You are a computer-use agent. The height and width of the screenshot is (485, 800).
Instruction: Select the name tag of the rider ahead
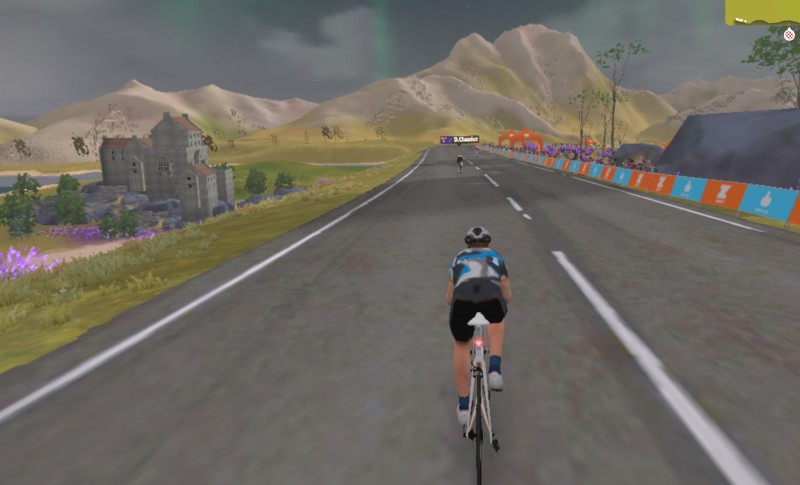[460, 140]
